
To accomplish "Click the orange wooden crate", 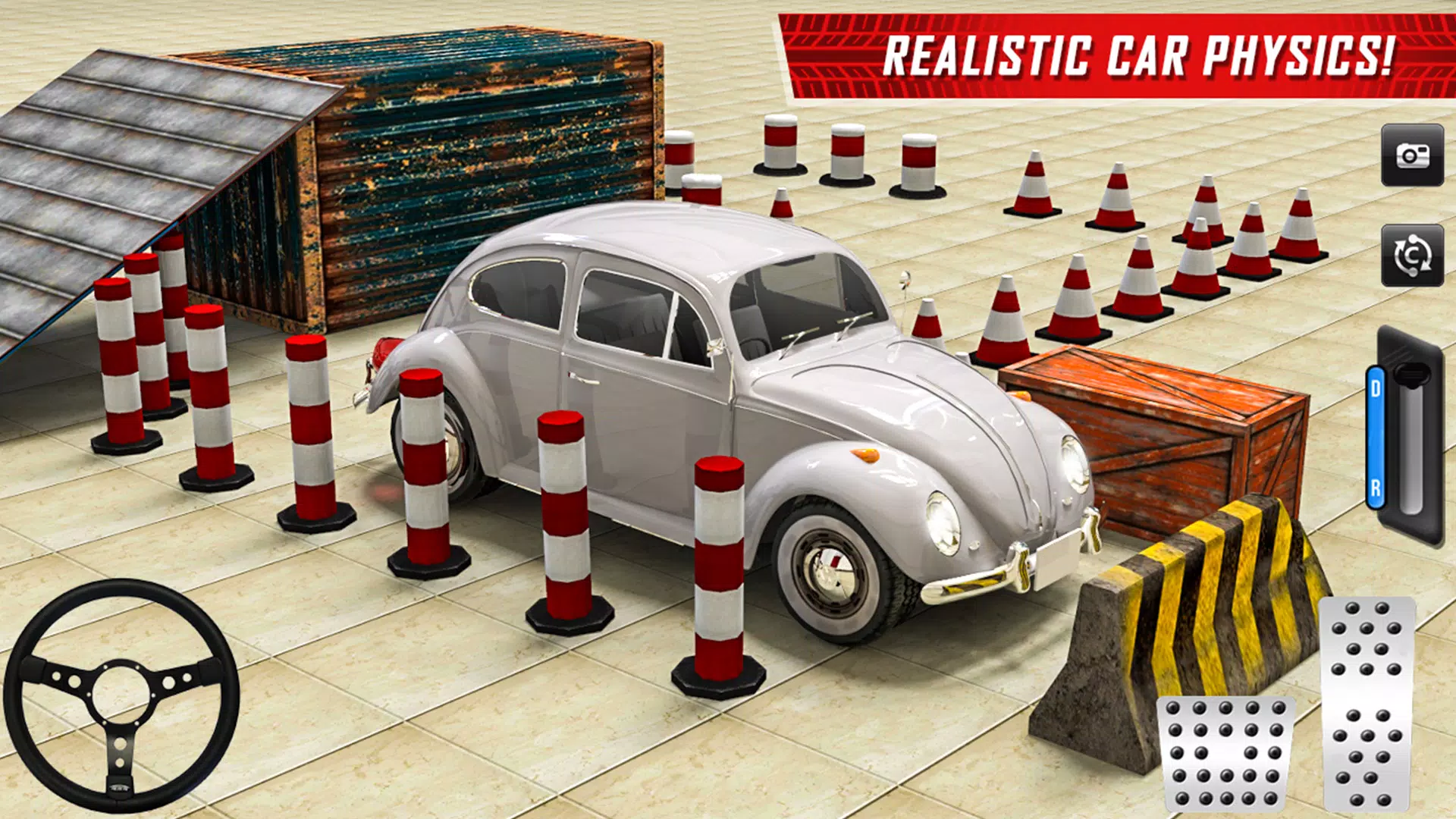I will click(x=1160, y=432).
